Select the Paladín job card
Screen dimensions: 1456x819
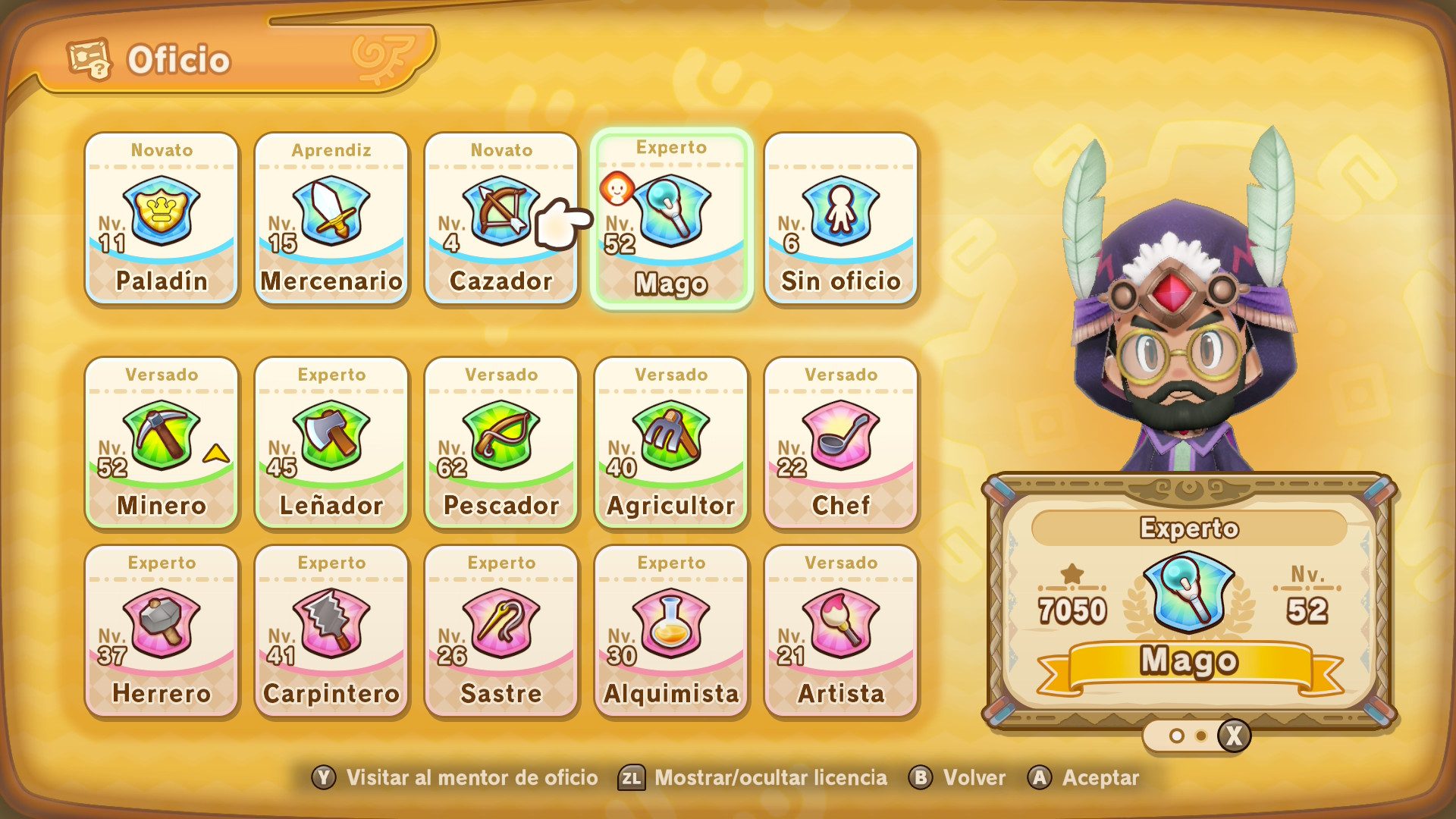tap(162, 218)
